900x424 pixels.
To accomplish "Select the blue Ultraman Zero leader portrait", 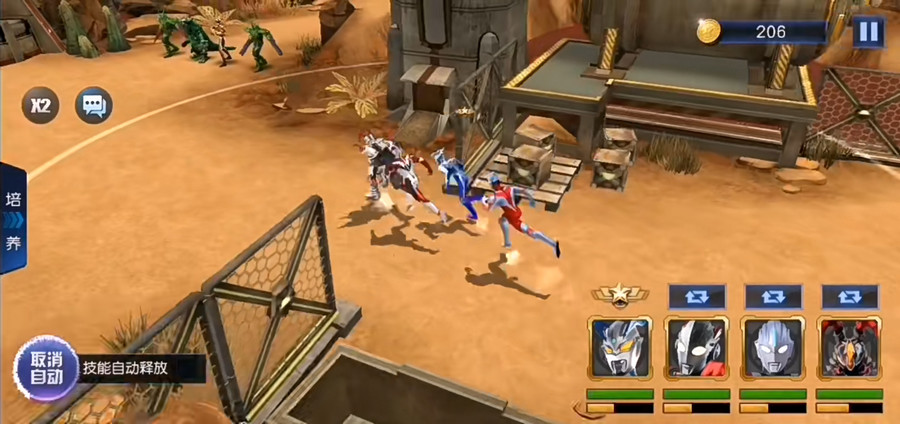I will tap(620, 349).
